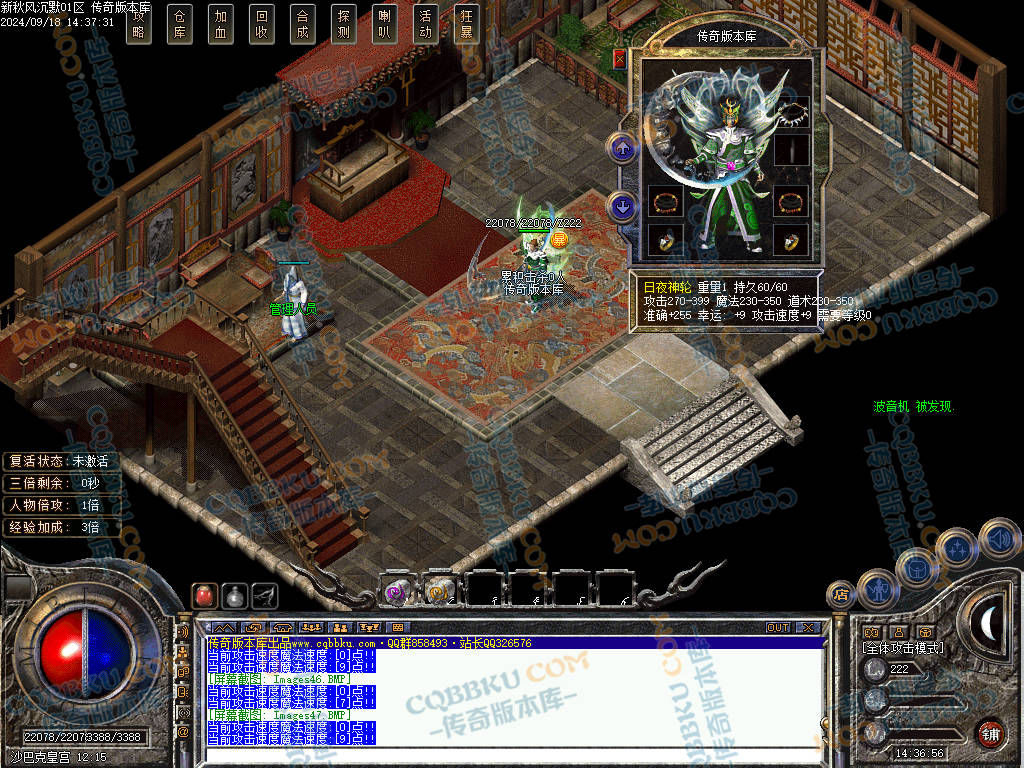Click the red potion shortcut icon
The image size is (1024, 768).
point(203,595)
